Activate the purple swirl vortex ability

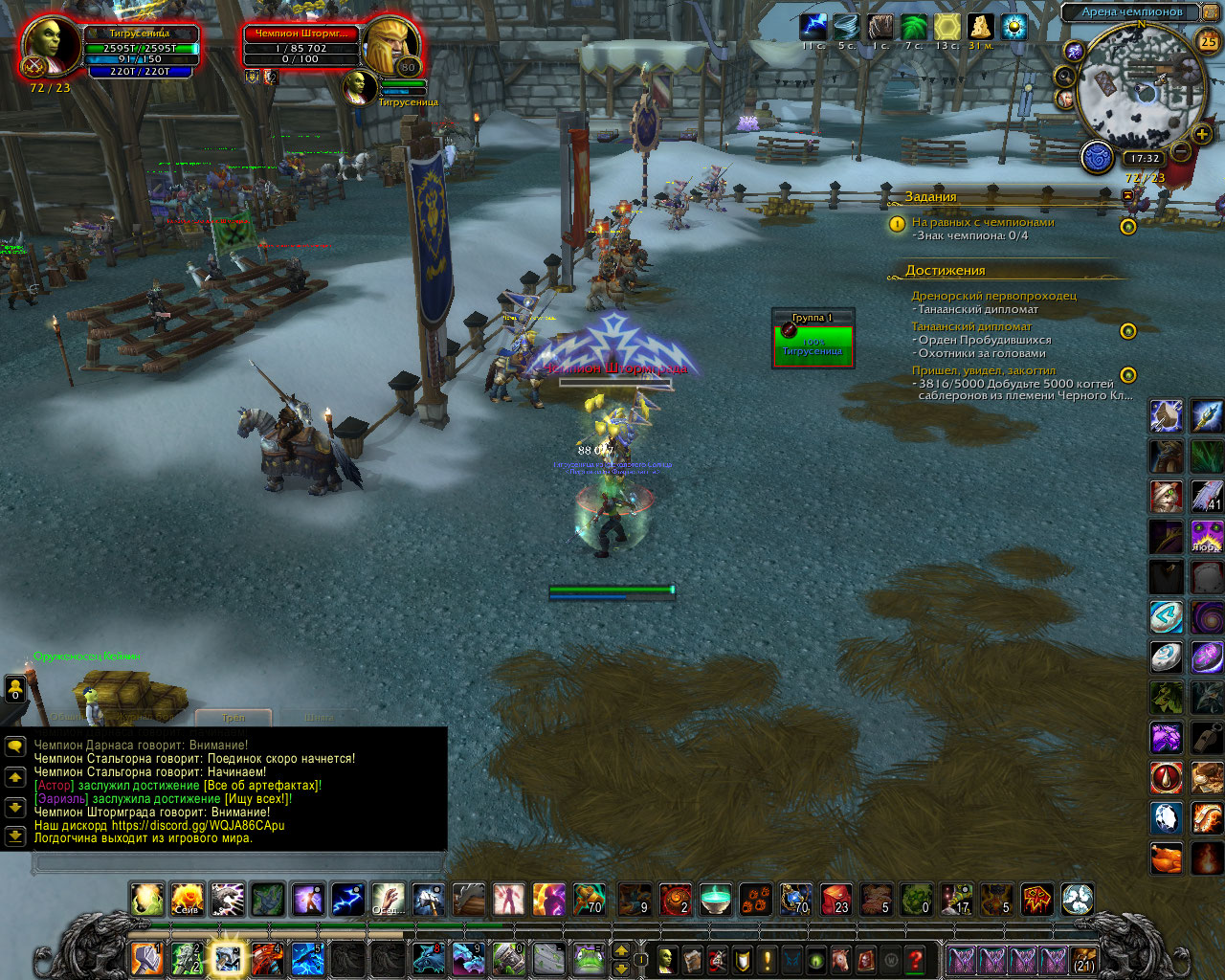click(x=1207, y=617)
